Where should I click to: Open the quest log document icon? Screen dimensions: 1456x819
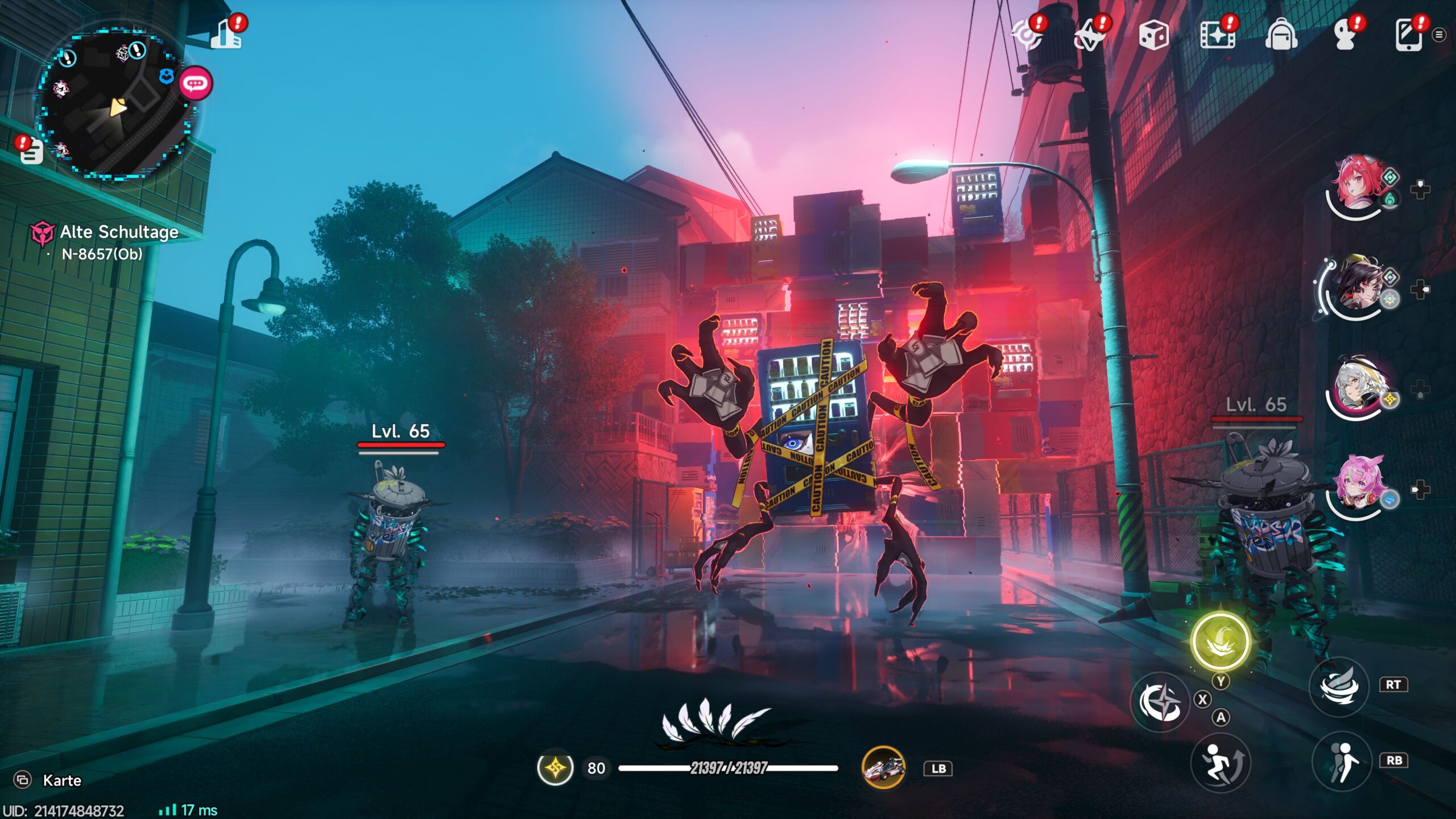[x=31, y=151]
